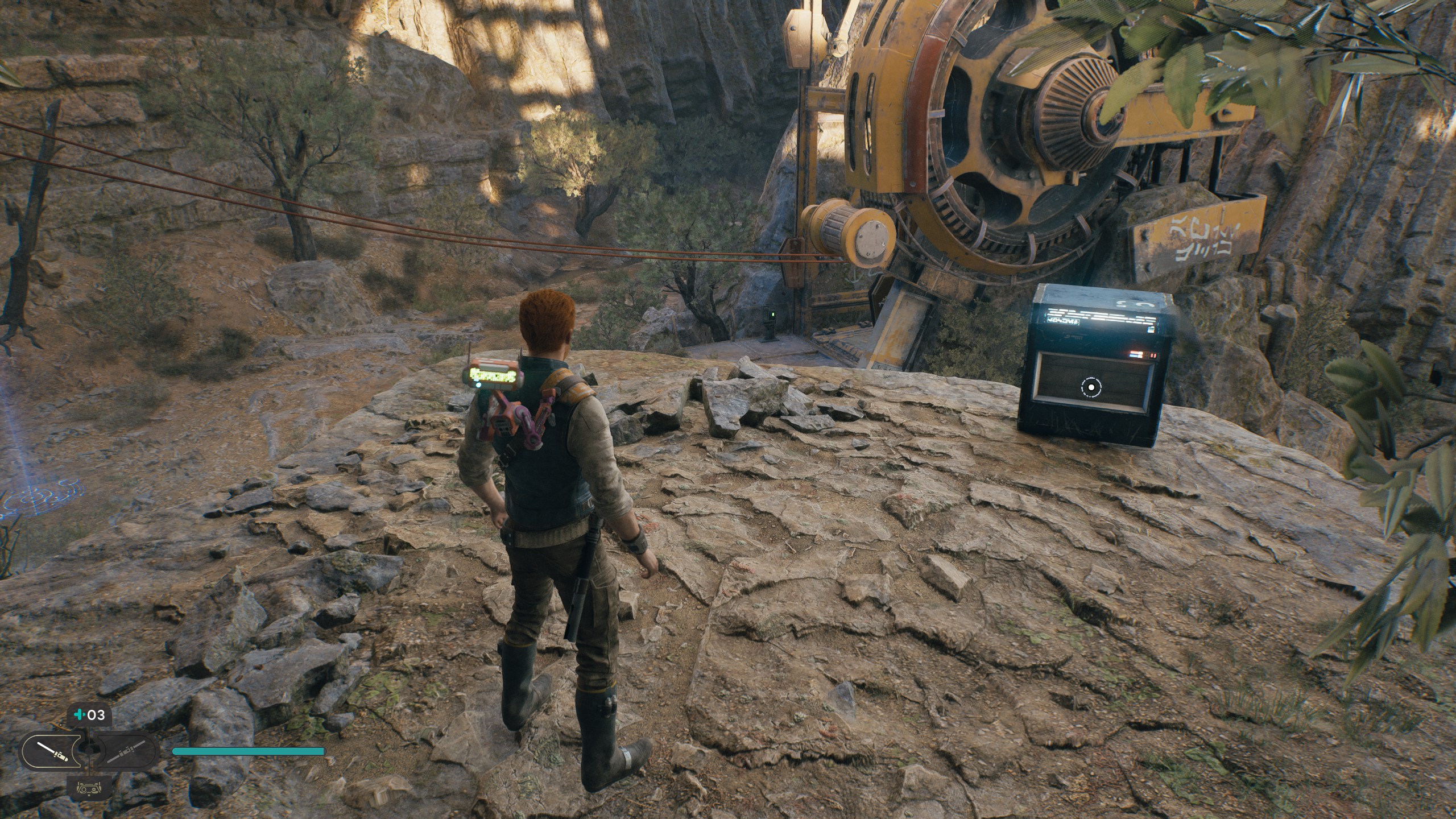Click the BD-1 droid icon
The height and width of the screenshot is (819, 1456).
[x=89, y=788]
